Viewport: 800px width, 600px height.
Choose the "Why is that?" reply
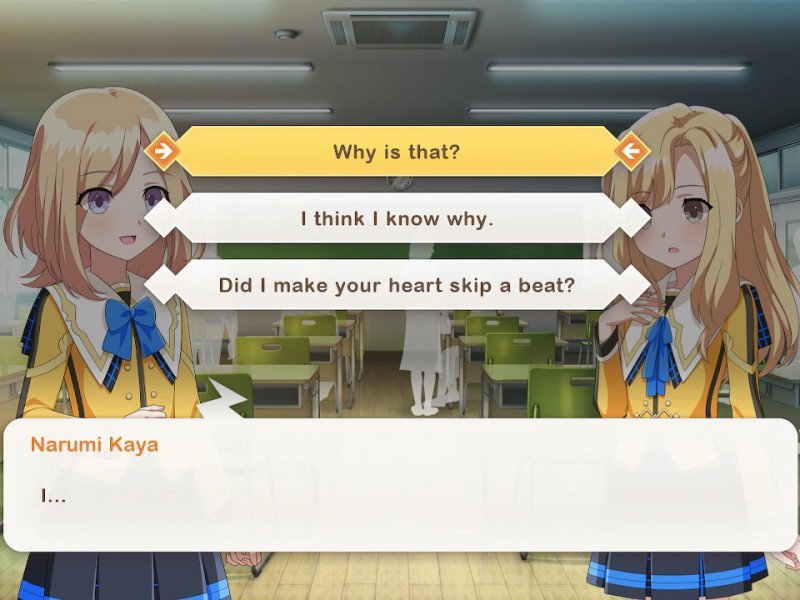397,152
